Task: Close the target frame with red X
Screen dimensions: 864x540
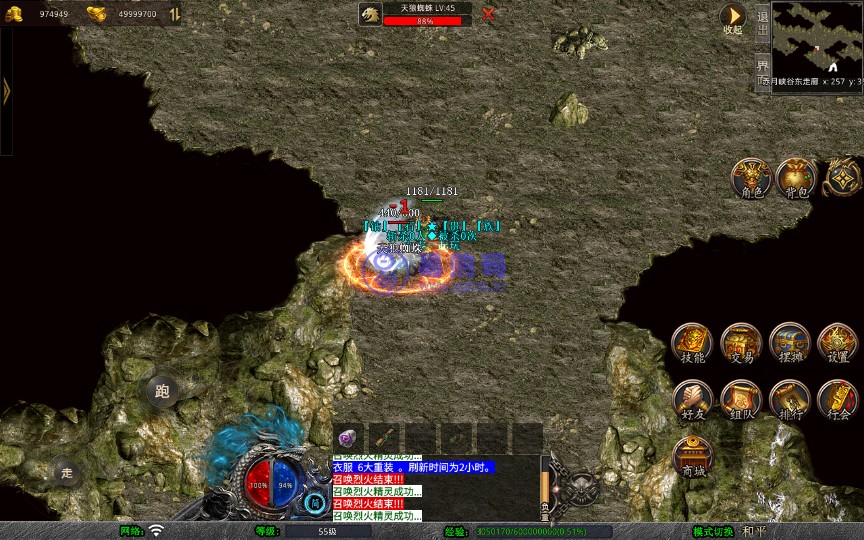Action: pos(488,14)
